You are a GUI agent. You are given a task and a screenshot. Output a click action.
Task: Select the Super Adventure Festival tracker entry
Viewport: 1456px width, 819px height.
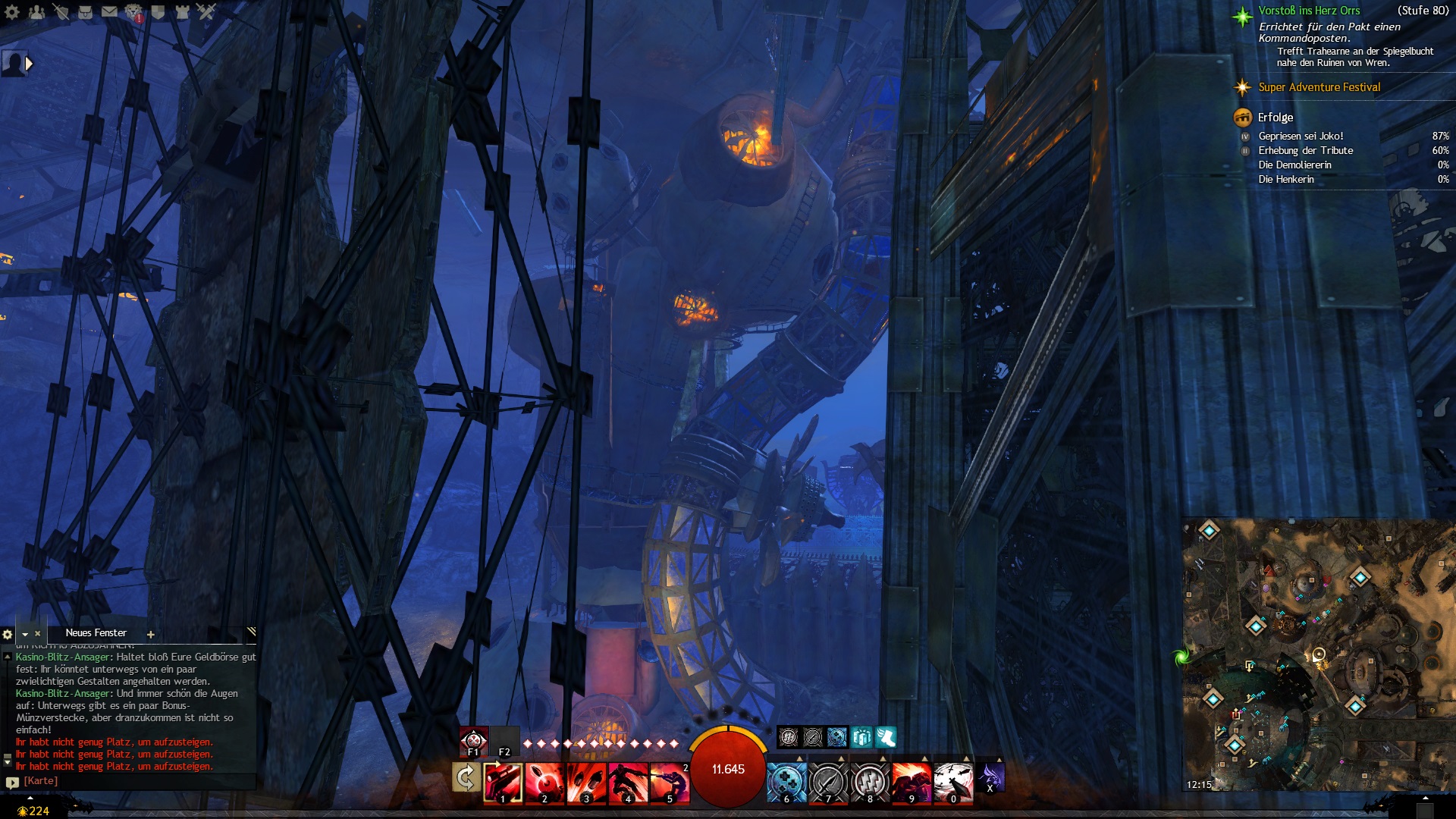[x=1319, y=87]
